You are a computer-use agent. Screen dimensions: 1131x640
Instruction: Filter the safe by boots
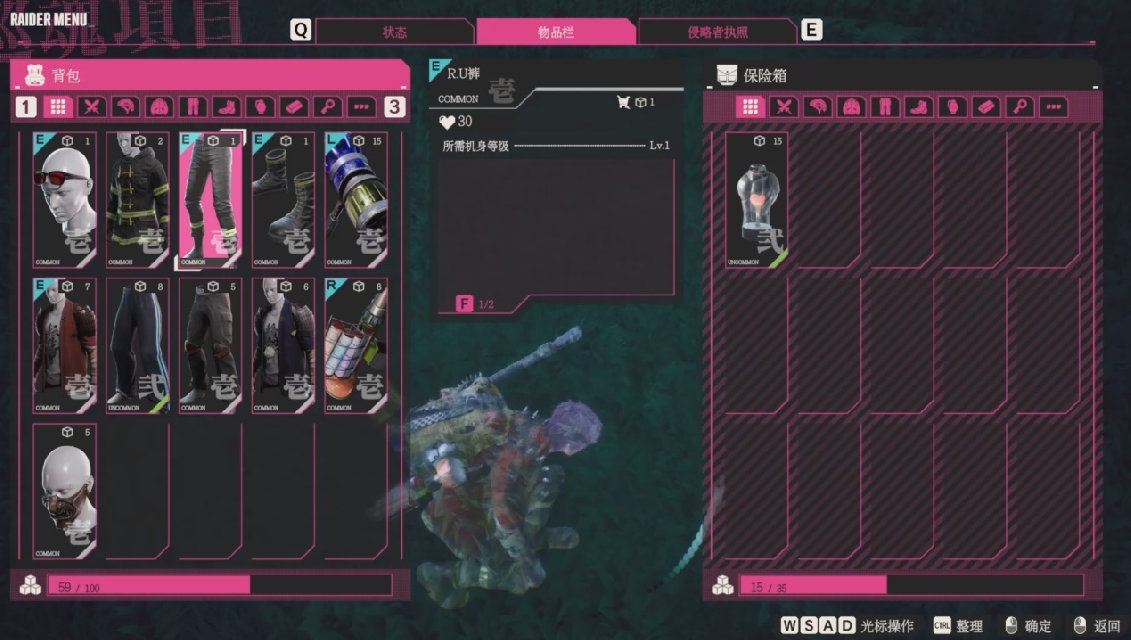click(917, 107)
